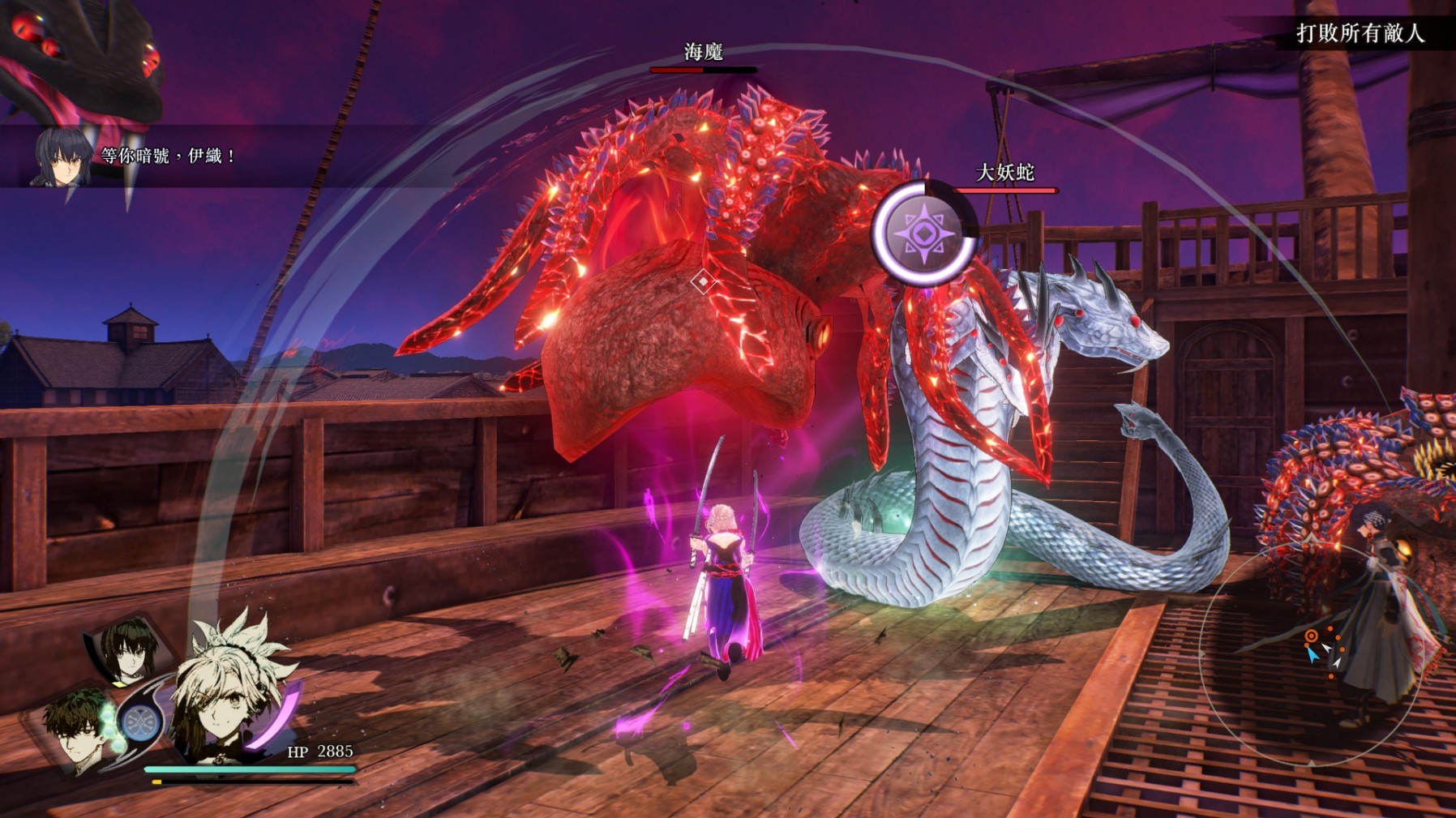Click the speaker portrait beside the dialogue line

pos(62,156)
